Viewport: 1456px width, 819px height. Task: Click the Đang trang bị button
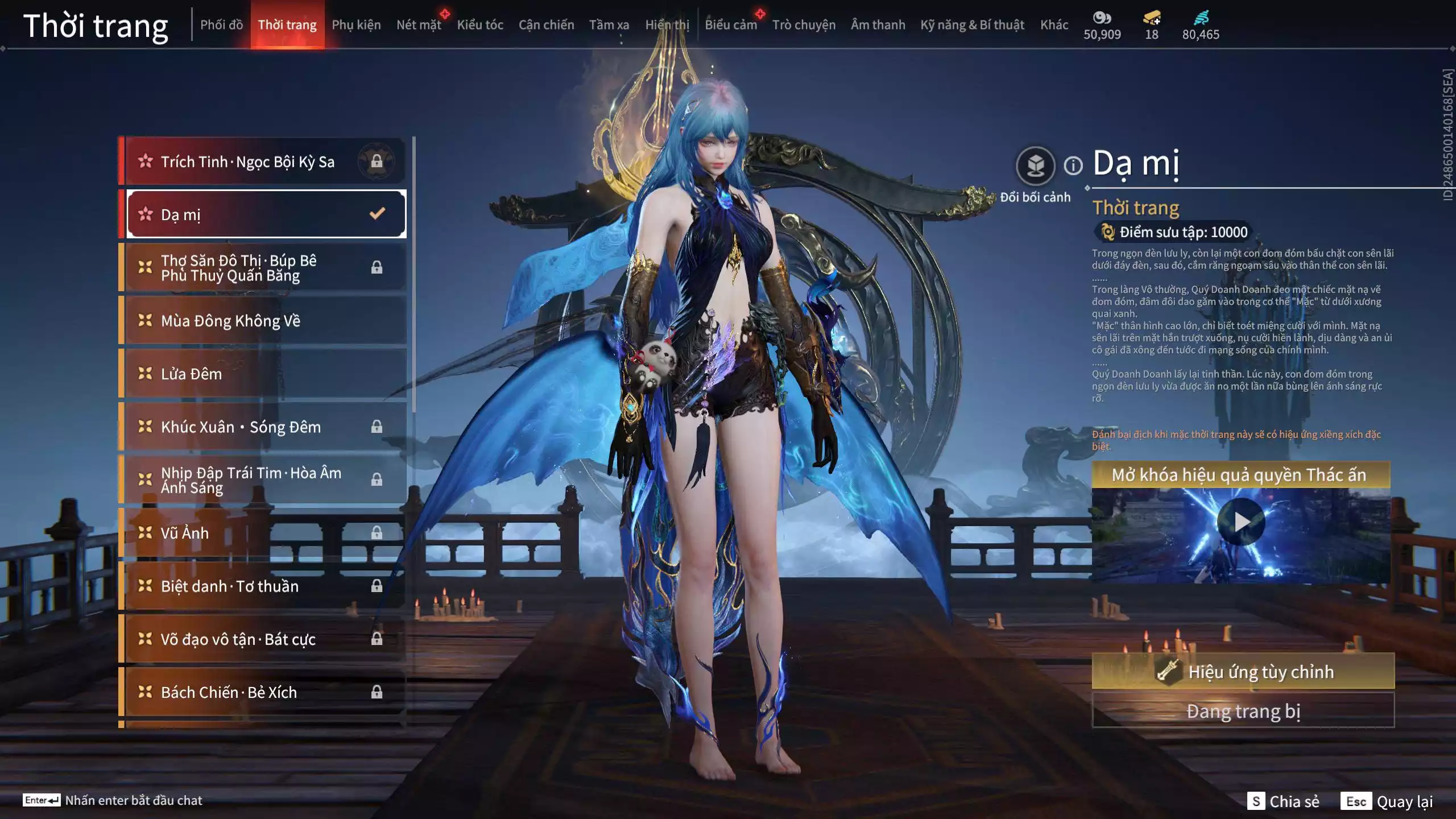tap(1243, 711)
